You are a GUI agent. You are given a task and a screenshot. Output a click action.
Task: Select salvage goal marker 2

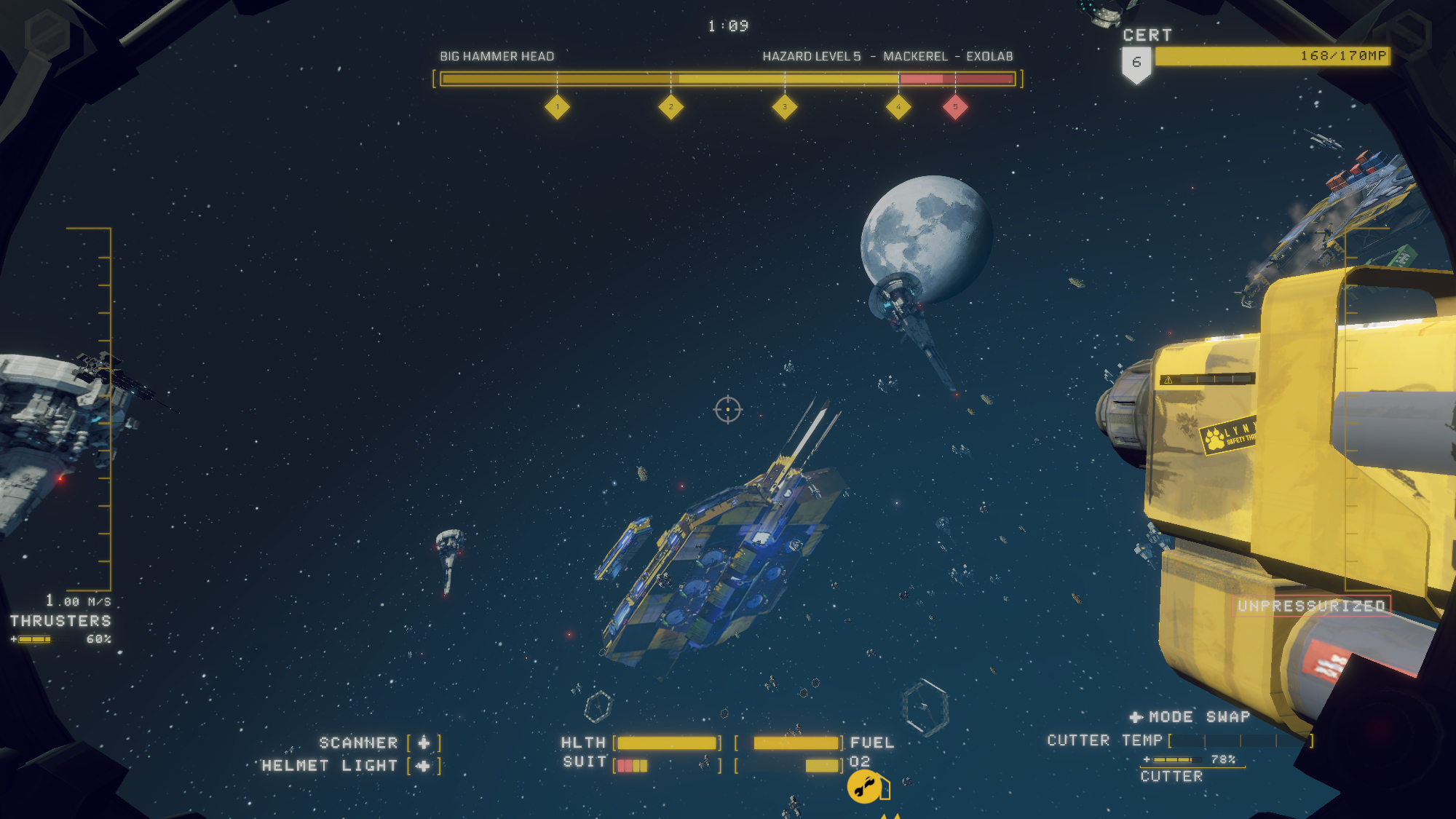click(670, 107)
